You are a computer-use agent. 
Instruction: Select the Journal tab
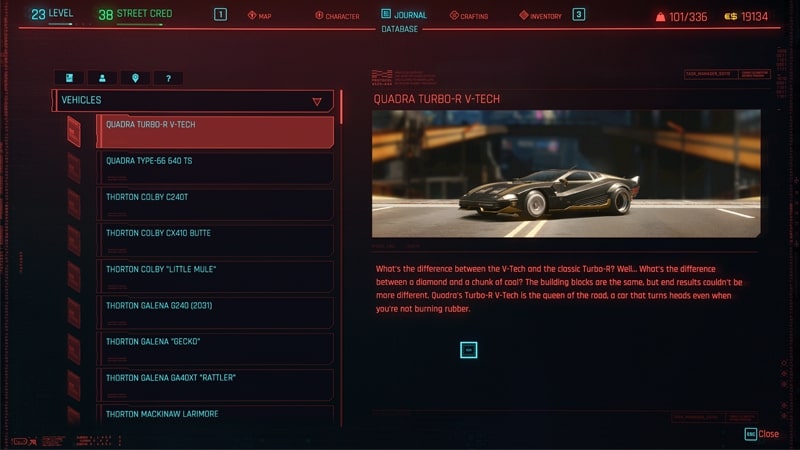click(404, 15)
